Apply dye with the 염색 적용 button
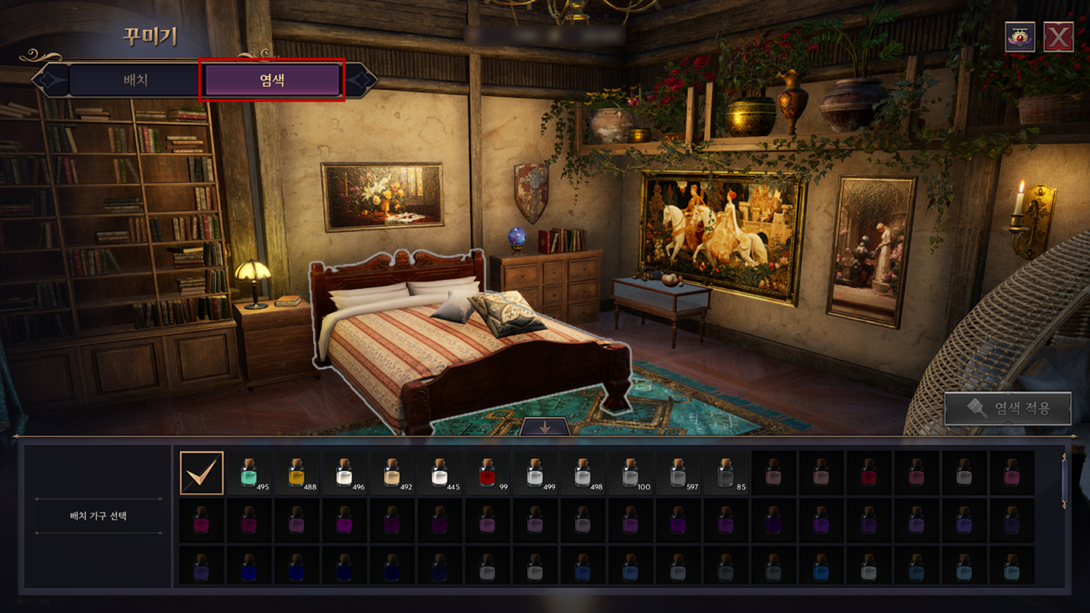 pyautogui.click(x=1008, y=408)
